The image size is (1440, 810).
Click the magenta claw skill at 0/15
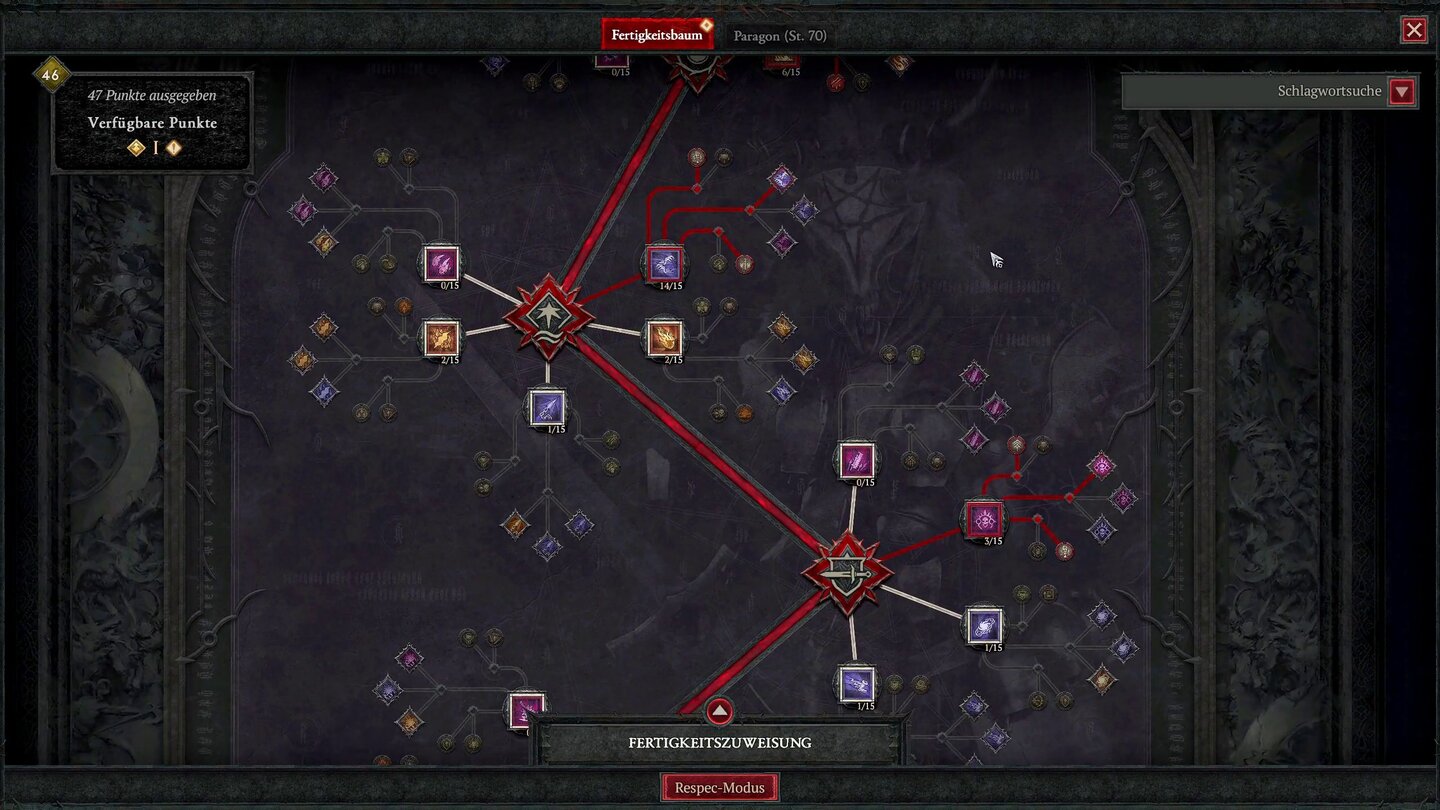(441, 265)
